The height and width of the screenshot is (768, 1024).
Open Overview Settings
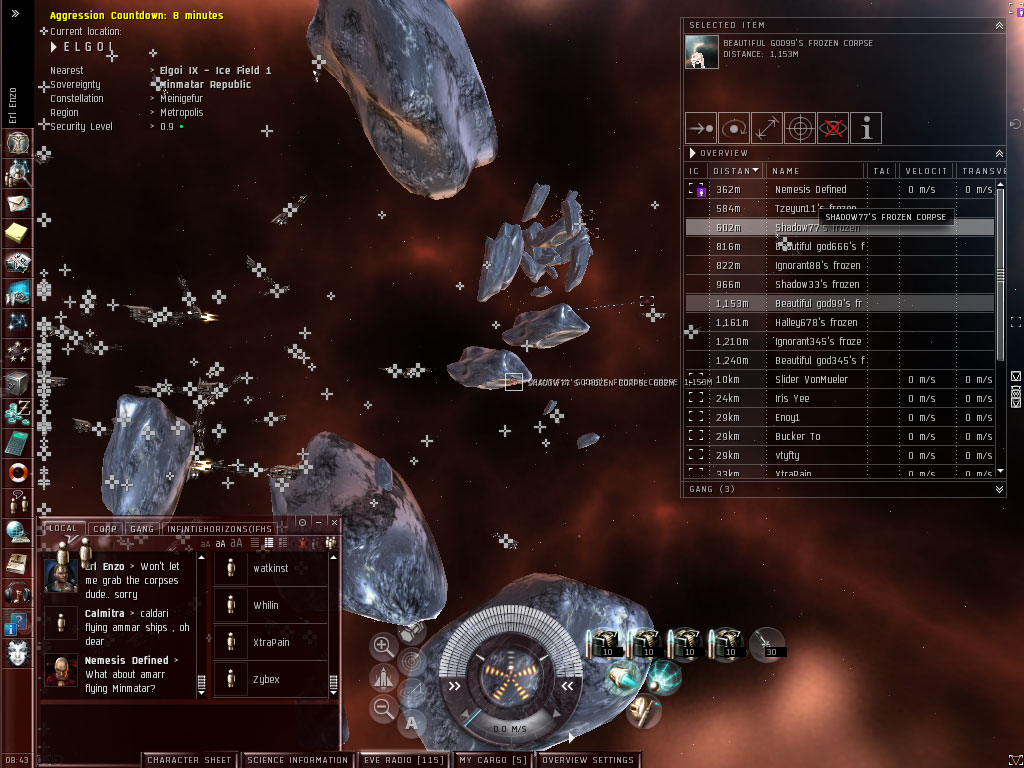(587, 760)
